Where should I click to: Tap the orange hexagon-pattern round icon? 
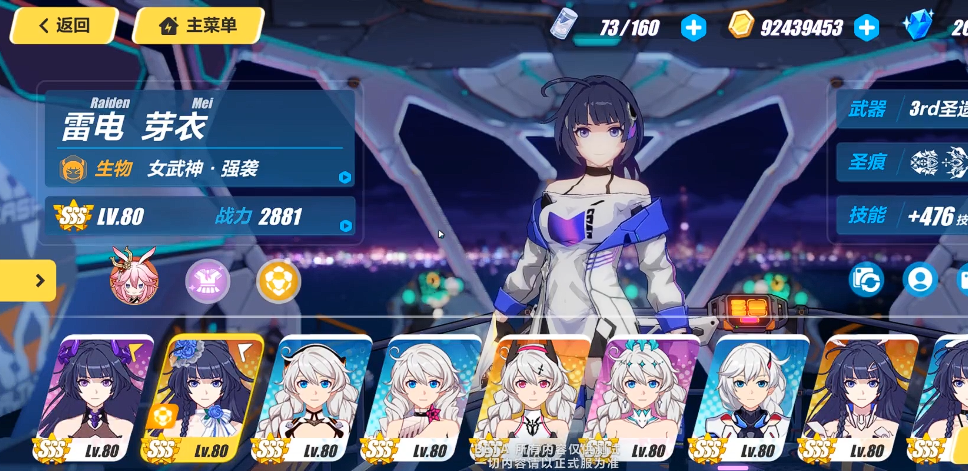278,281
